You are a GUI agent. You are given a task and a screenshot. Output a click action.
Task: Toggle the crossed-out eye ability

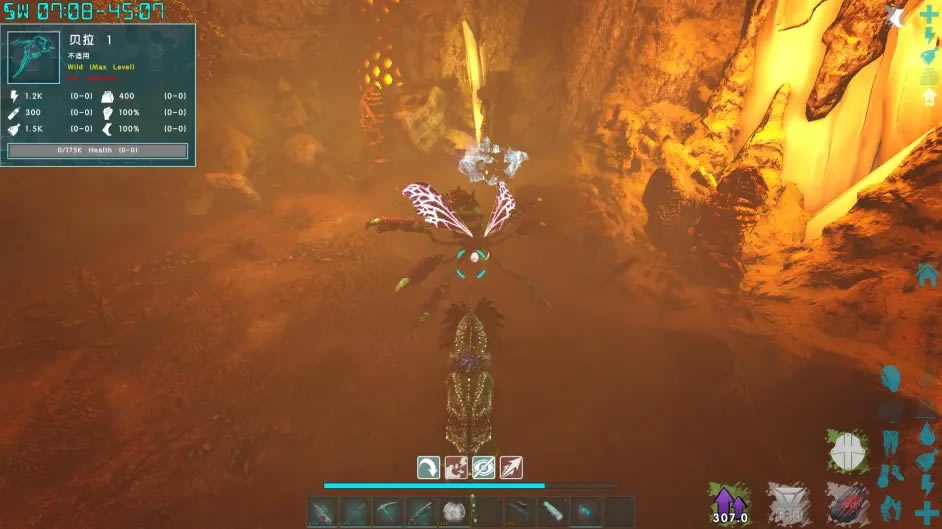(484, 467)
